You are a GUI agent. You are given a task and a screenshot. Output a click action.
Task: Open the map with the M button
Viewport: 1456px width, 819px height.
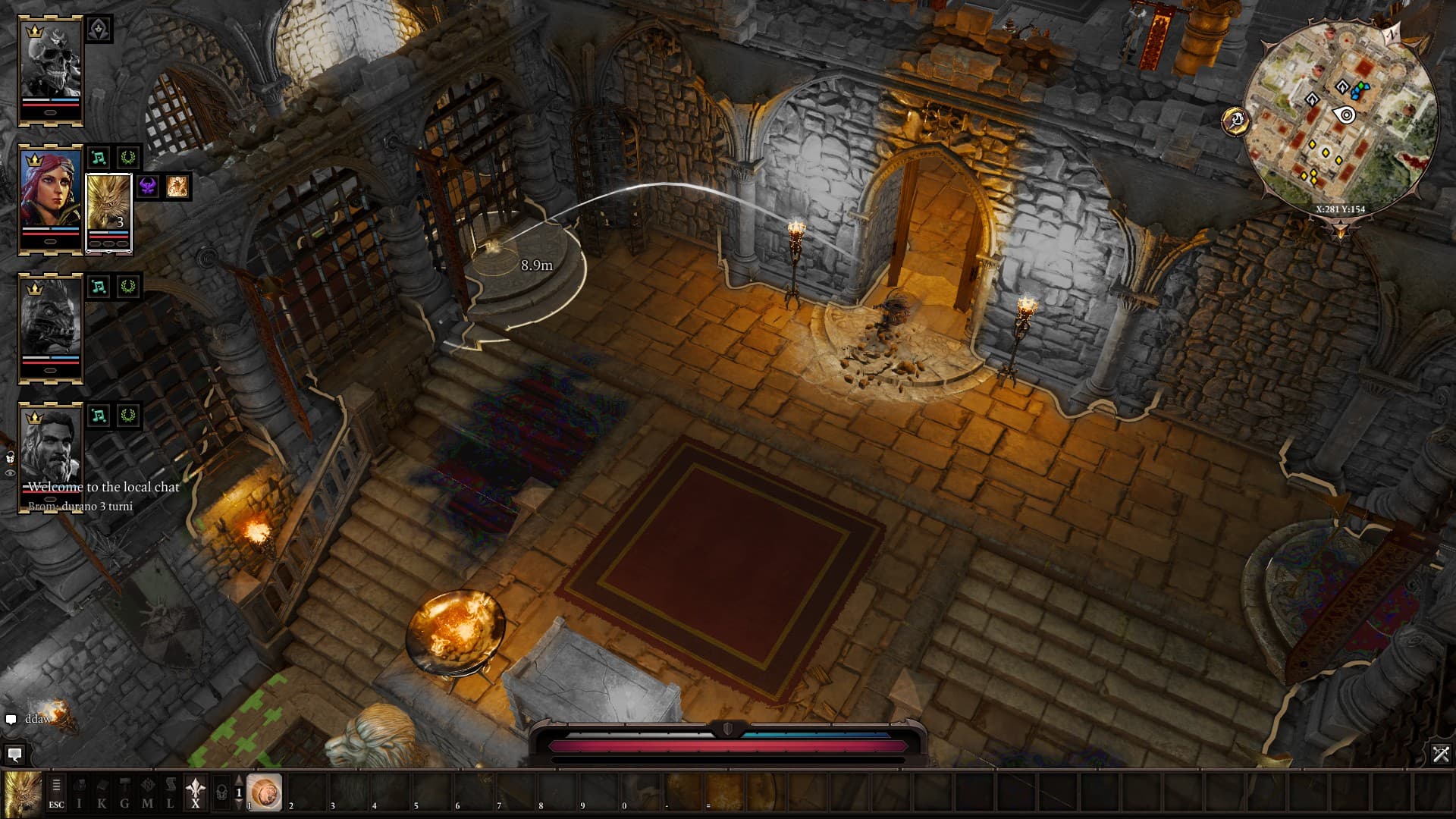[147, 793]
